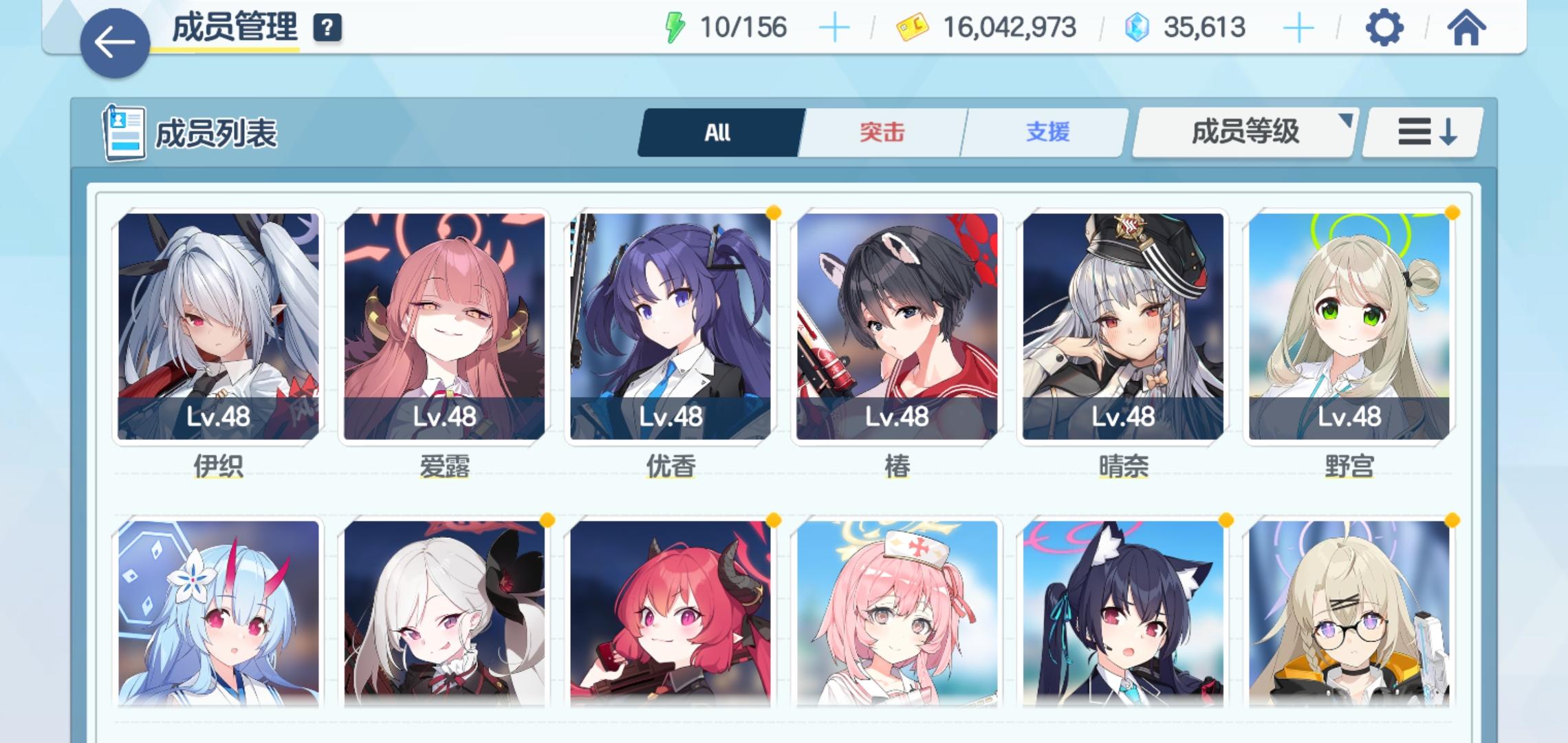Viewport: 1568px width, 743px height.
Task: Tap the lightning bolt AP energy icon
Action: point(673,28)
